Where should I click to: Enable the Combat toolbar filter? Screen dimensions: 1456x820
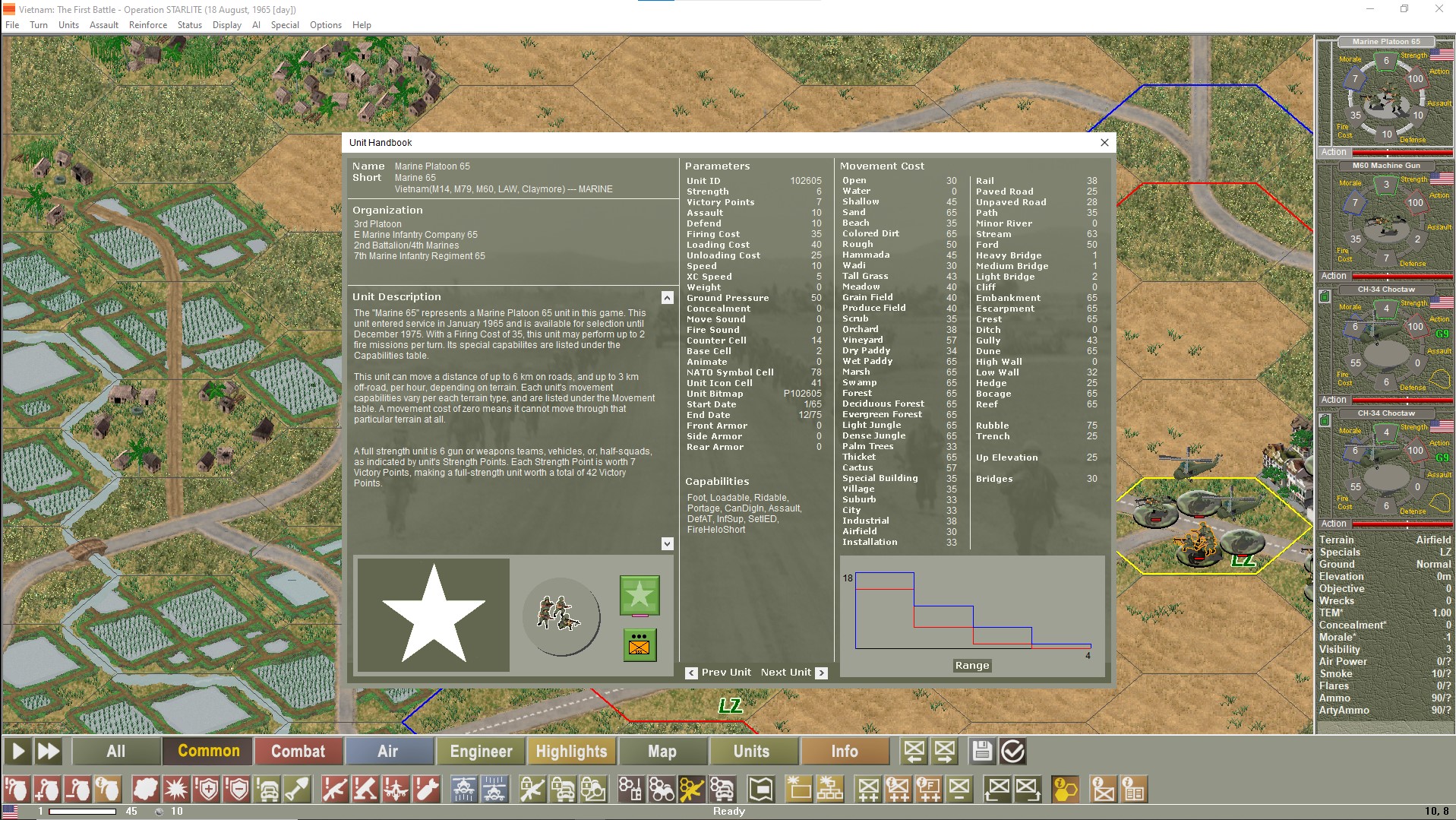tap(298, 751)
